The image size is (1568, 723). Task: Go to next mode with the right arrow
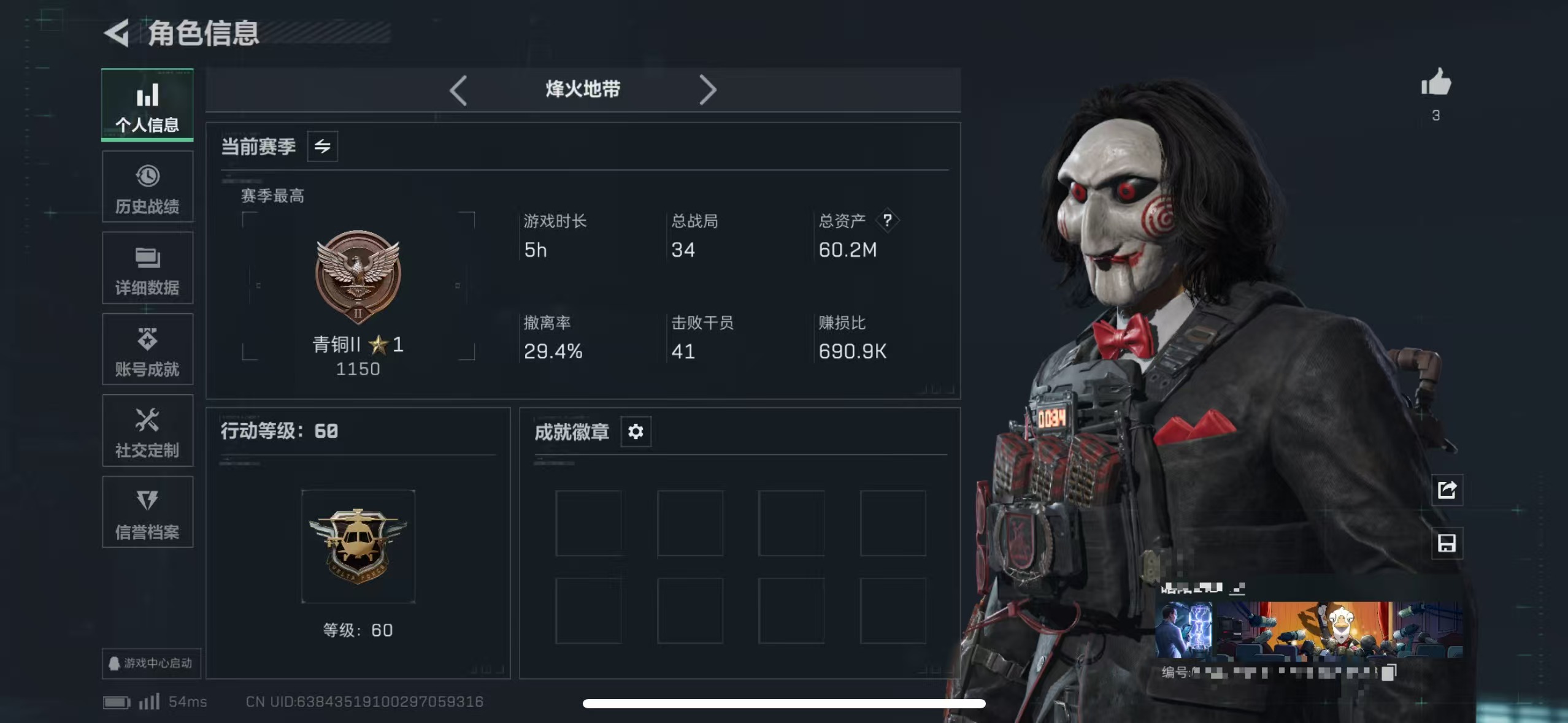click(710, 90)
